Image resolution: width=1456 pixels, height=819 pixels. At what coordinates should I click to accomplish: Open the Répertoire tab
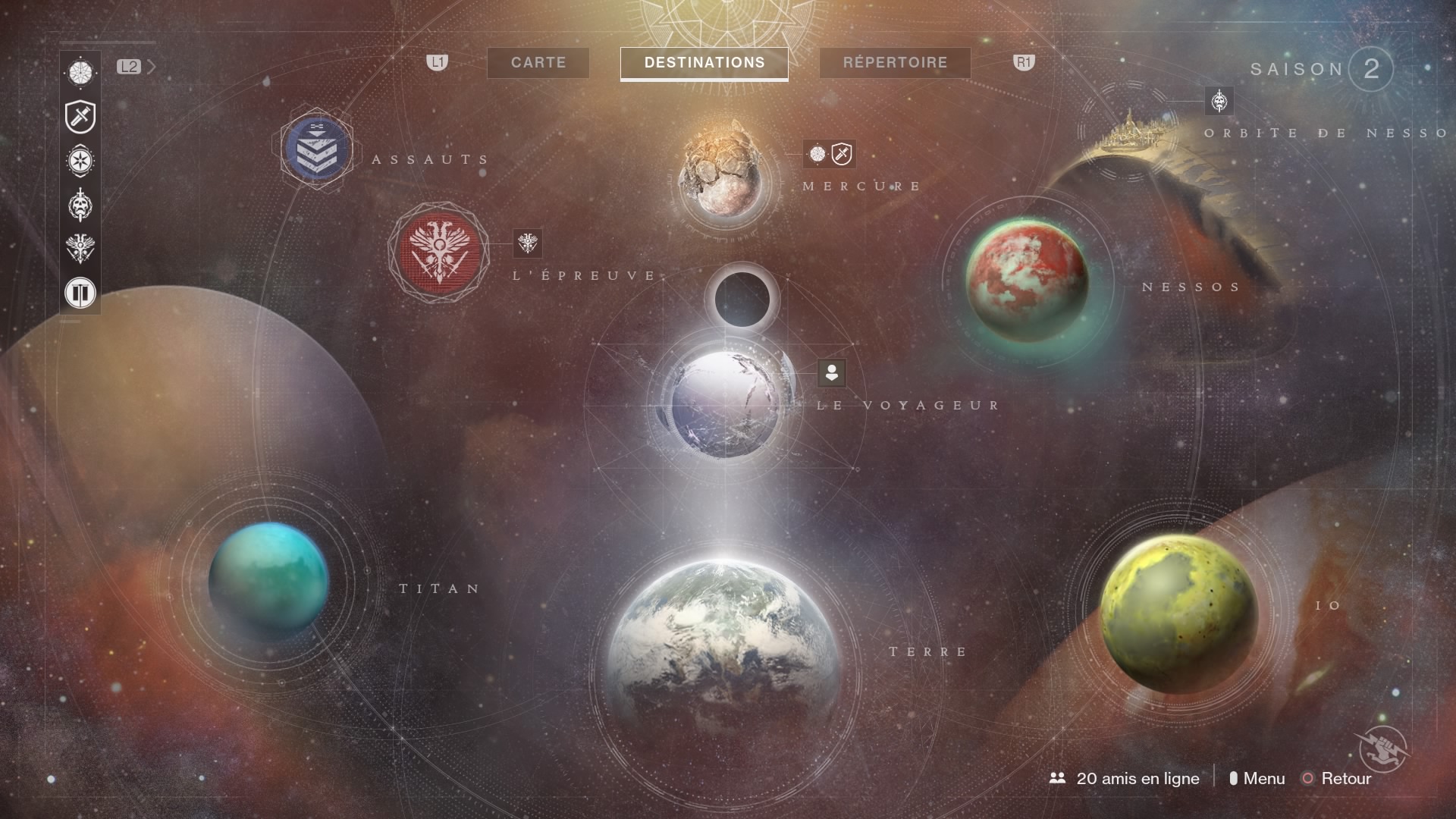coord(895,63)
